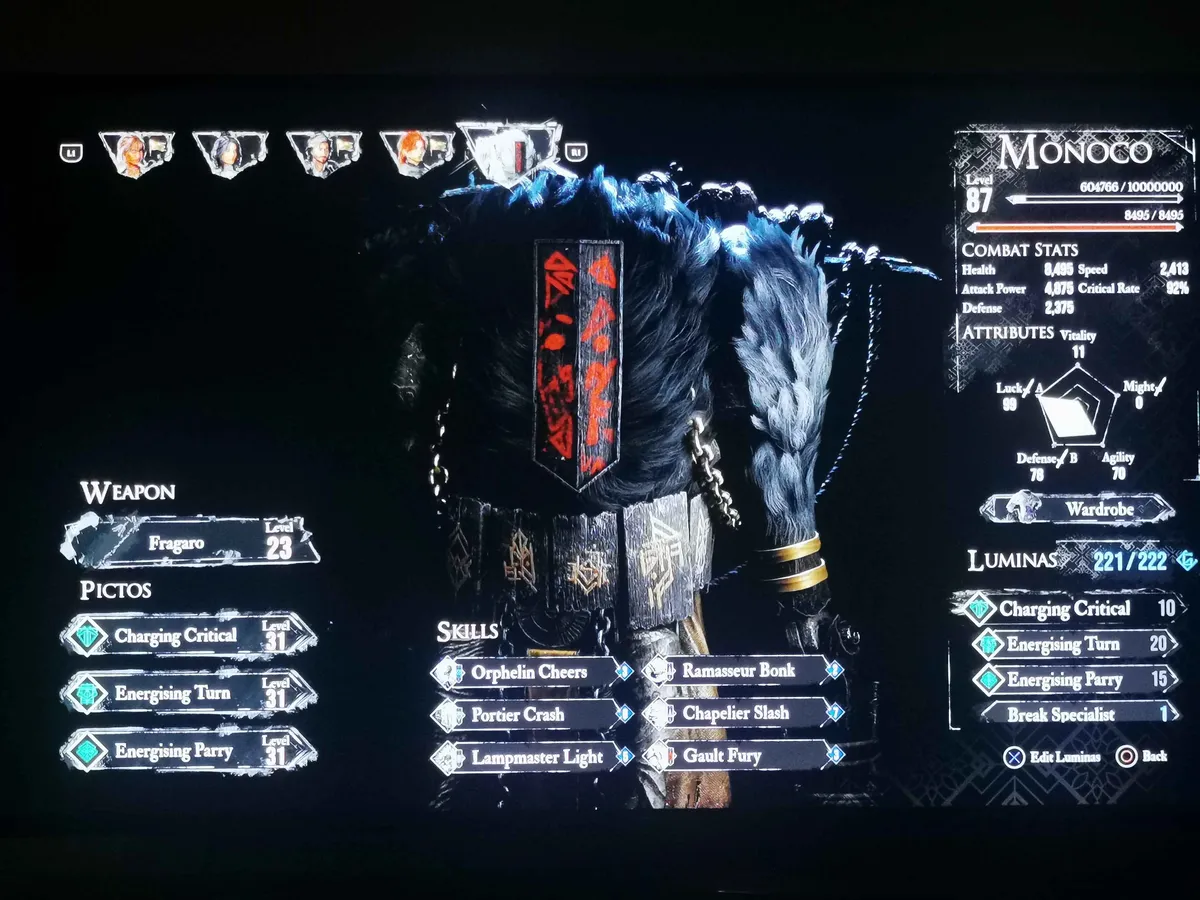
Task: Choose the dark-haired woman's portrait
Action: 229,154
